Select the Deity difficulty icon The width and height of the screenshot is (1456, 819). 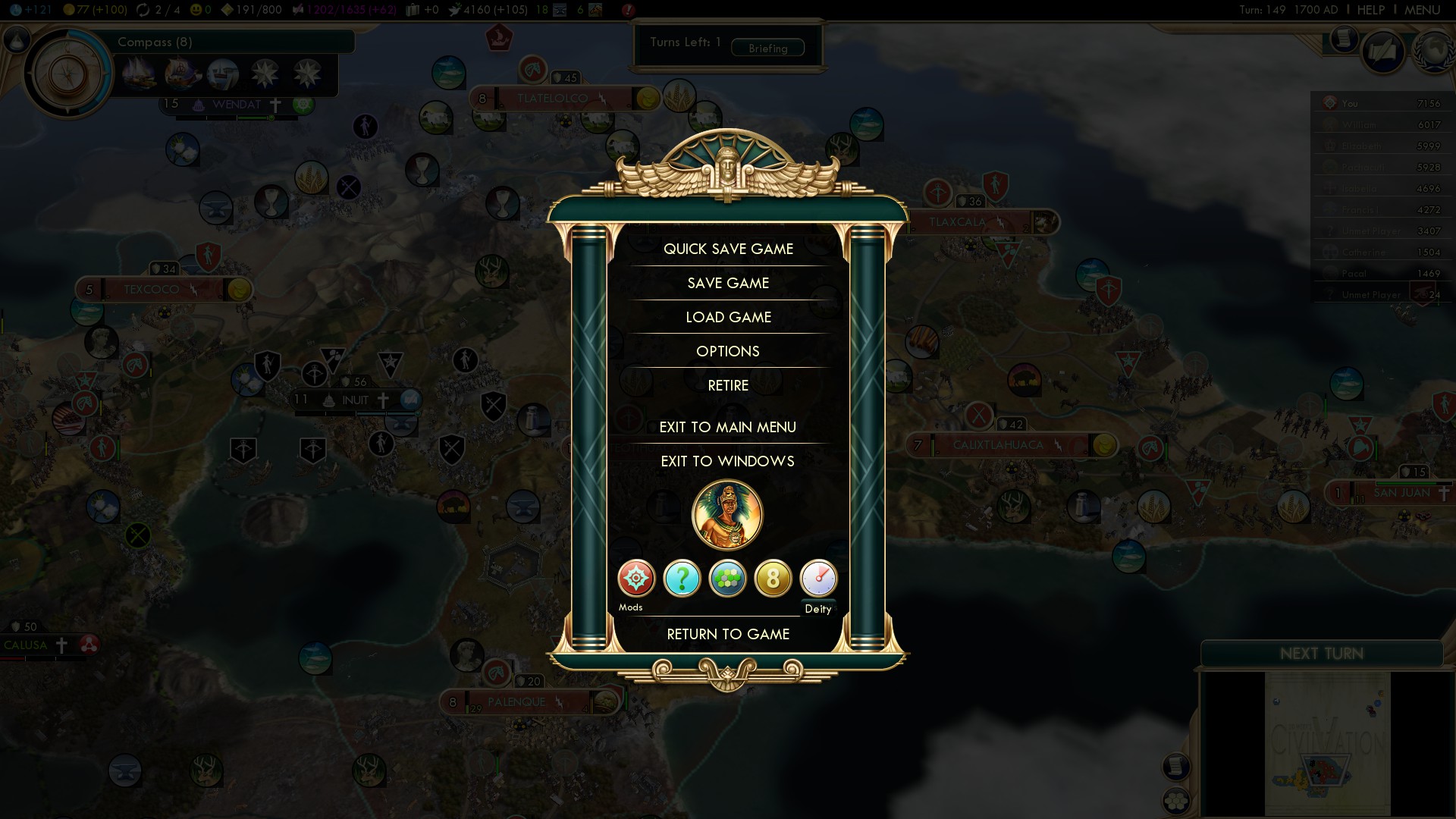(818, 579)
